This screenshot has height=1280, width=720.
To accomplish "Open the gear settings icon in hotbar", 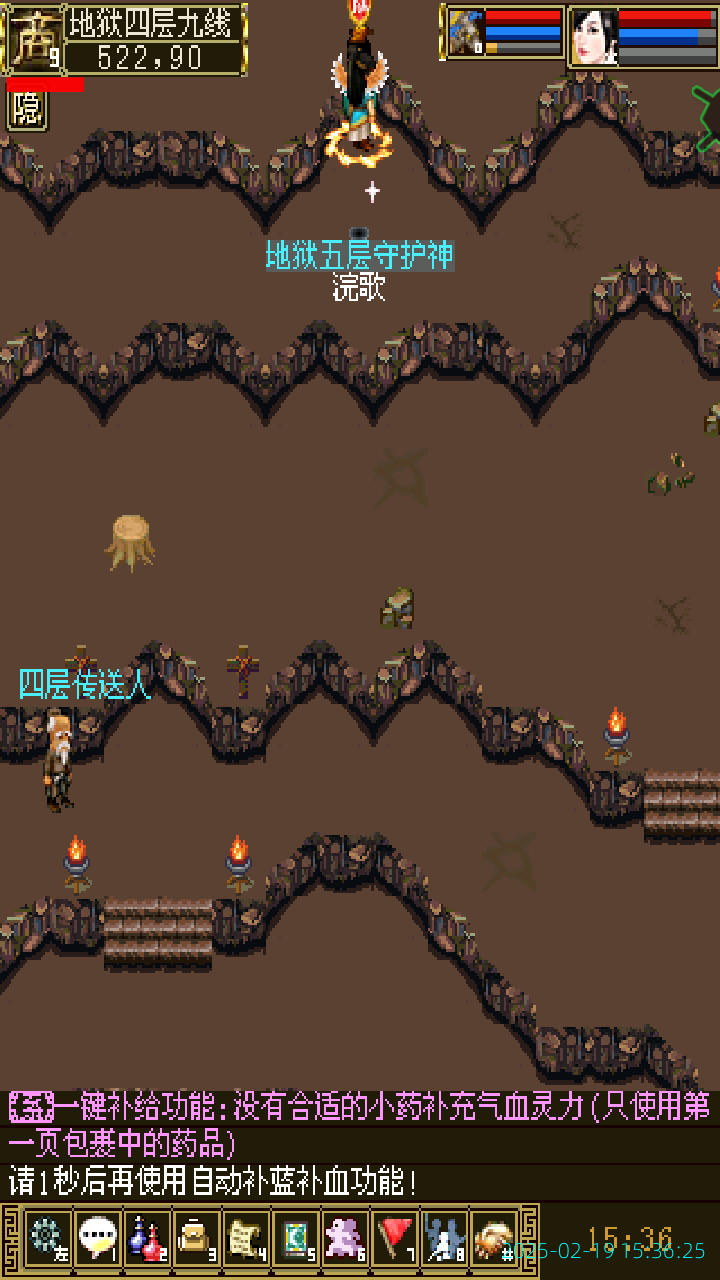I will pyautogui.click(x=46, y=1239).
